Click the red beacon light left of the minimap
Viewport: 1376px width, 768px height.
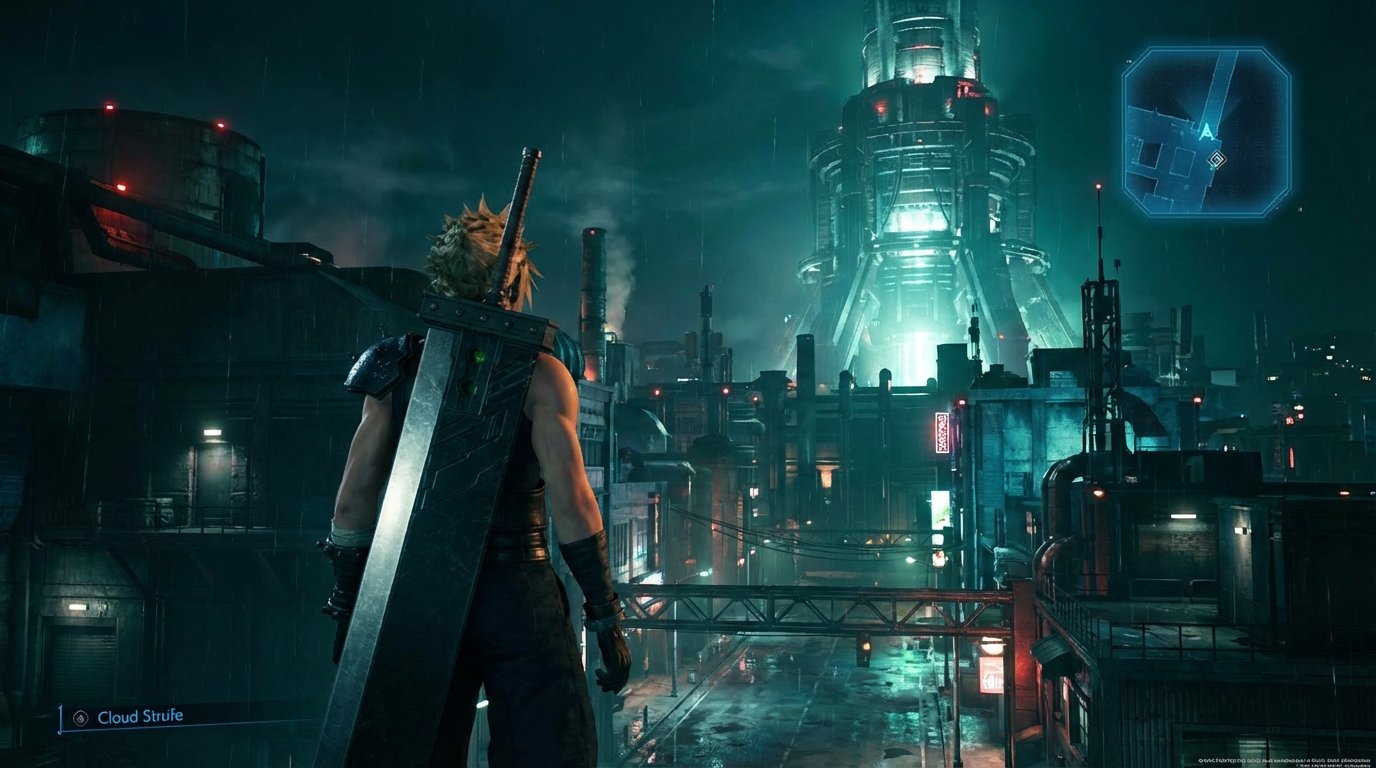1101,187
